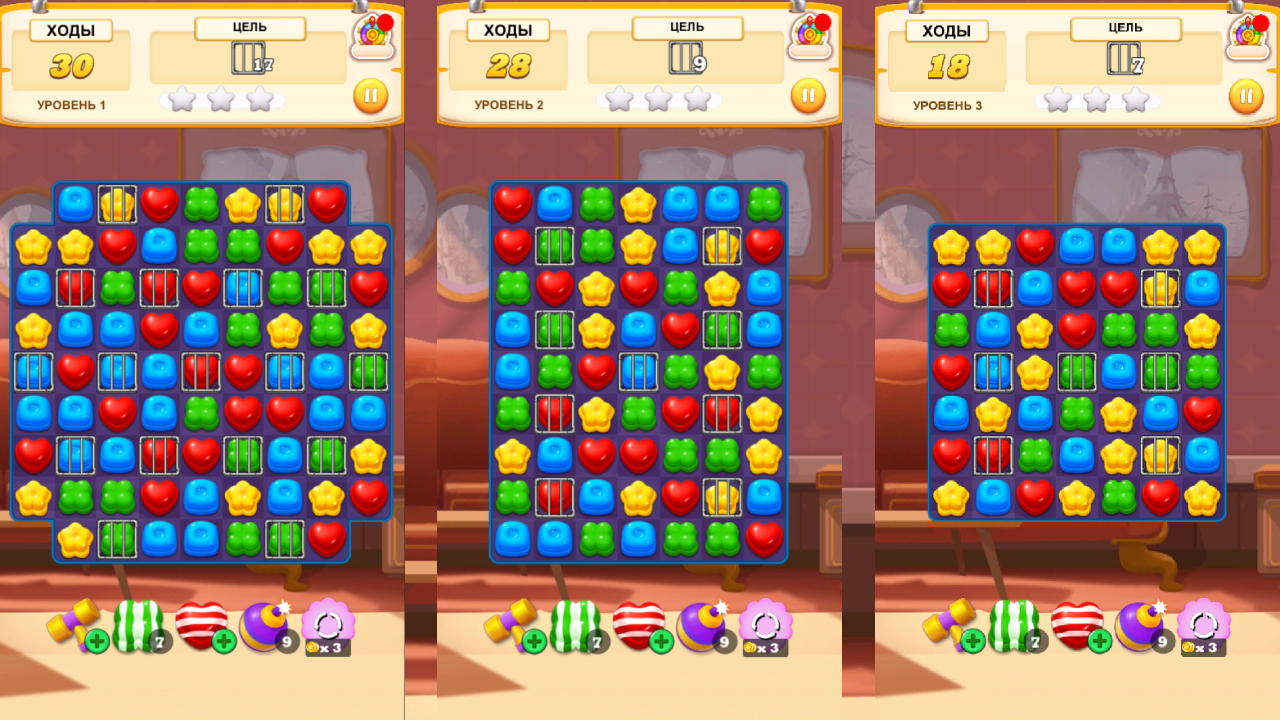Viewport: 1280px width, 720px height.
Task: Pause the level 1 game
Action: tap(369, 96)
